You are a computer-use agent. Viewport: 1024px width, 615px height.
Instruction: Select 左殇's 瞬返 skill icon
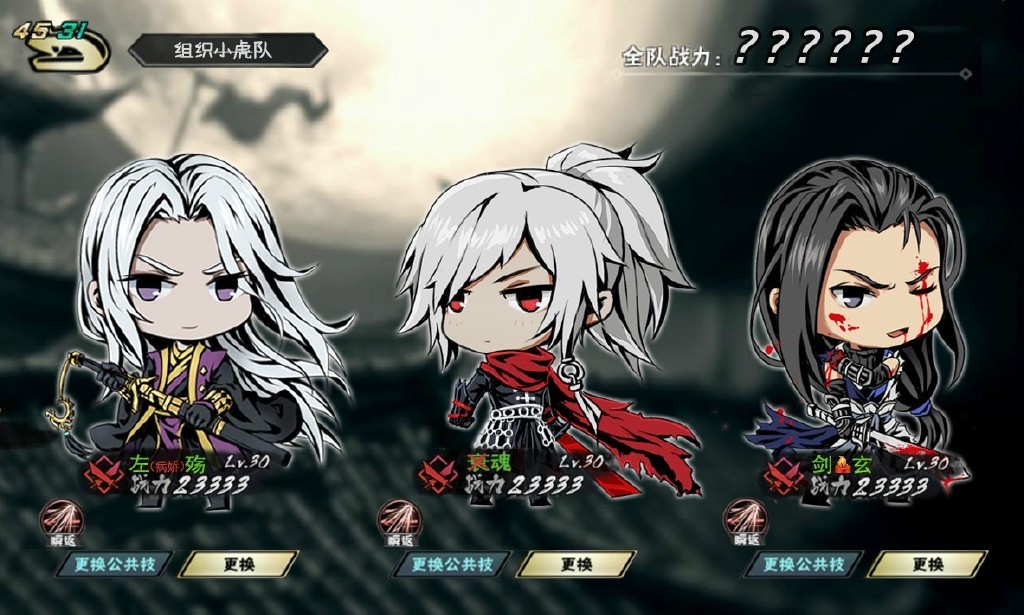click(62, 520)
